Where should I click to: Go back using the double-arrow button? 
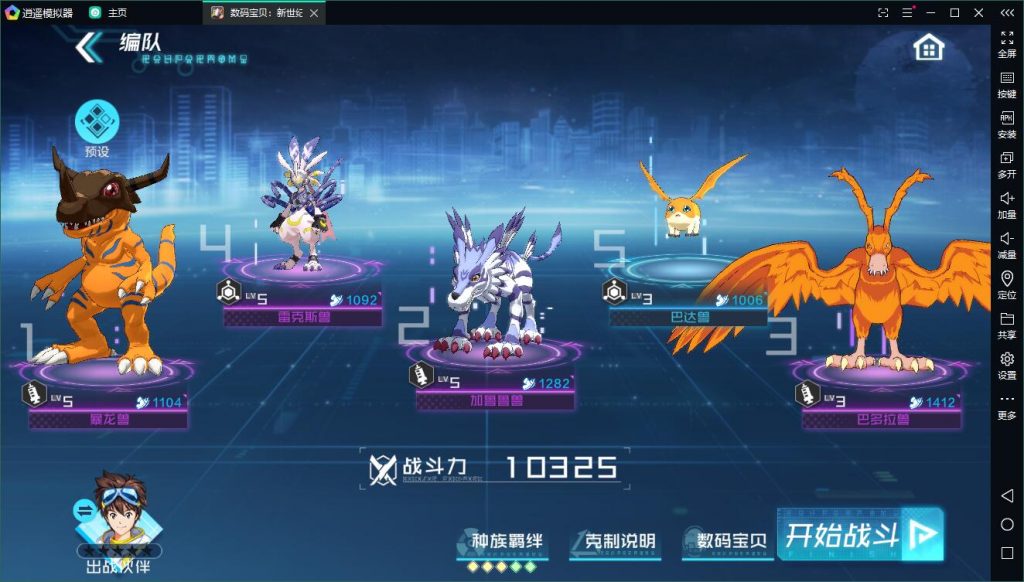click(x=89, y=46)
